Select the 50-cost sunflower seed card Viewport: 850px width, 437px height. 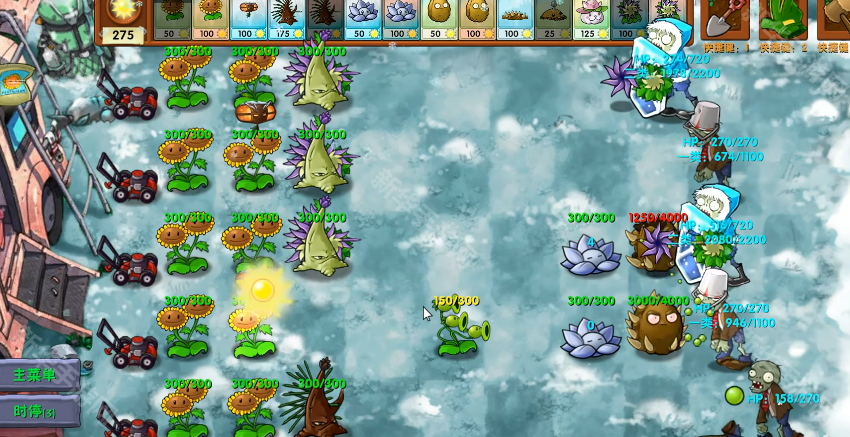coord(173,18)
